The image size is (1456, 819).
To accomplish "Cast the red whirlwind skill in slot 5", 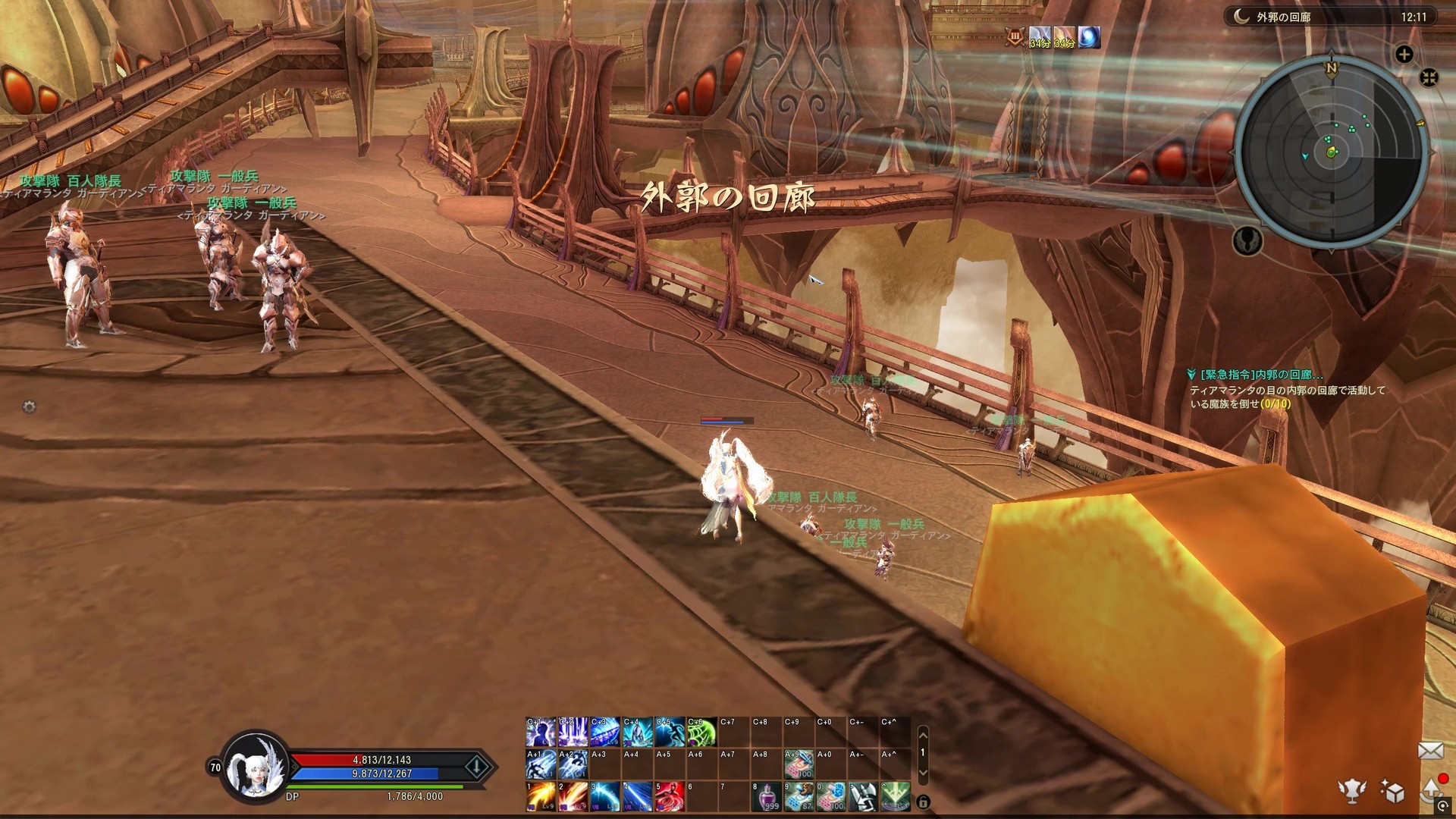I will [x=670, y=796].
